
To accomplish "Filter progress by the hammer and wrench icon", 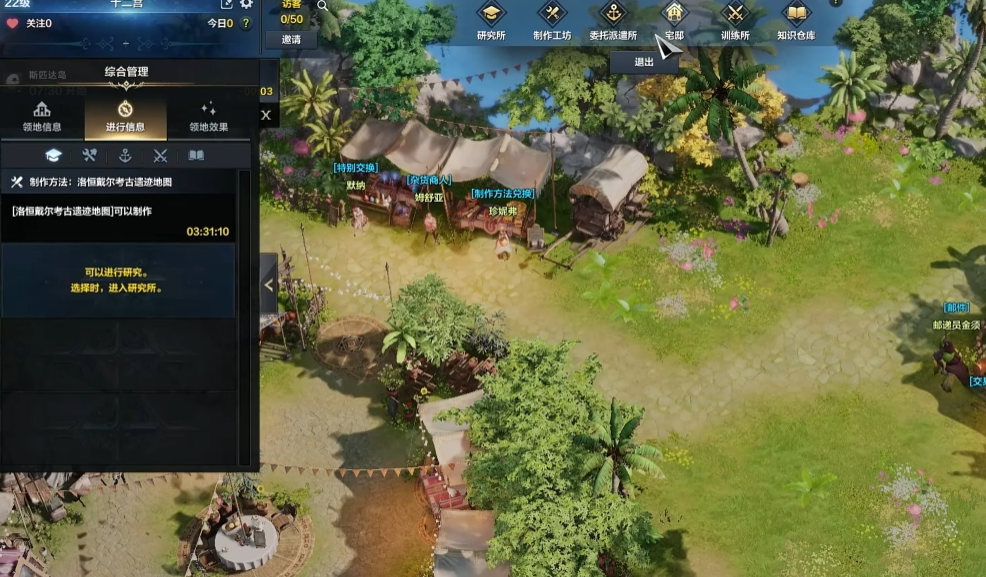I will pyautogui.click(x=89, y=155).
